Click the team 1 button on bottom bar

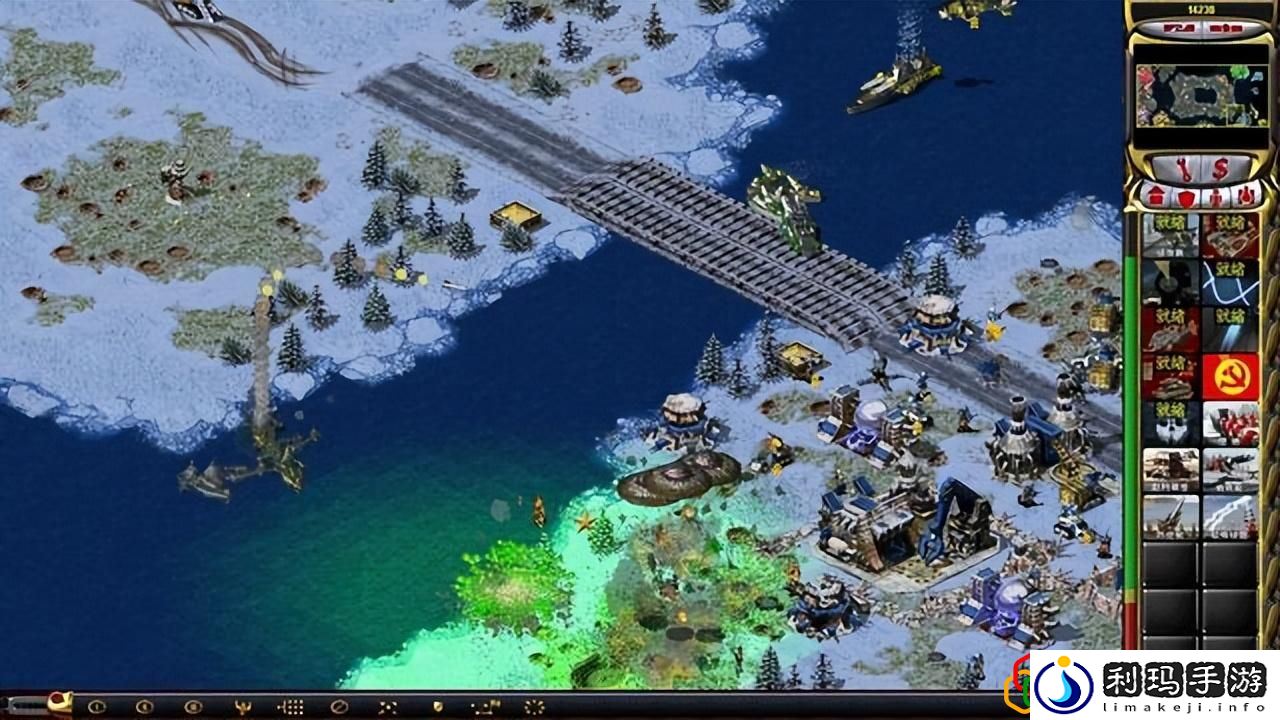[96, 707]
